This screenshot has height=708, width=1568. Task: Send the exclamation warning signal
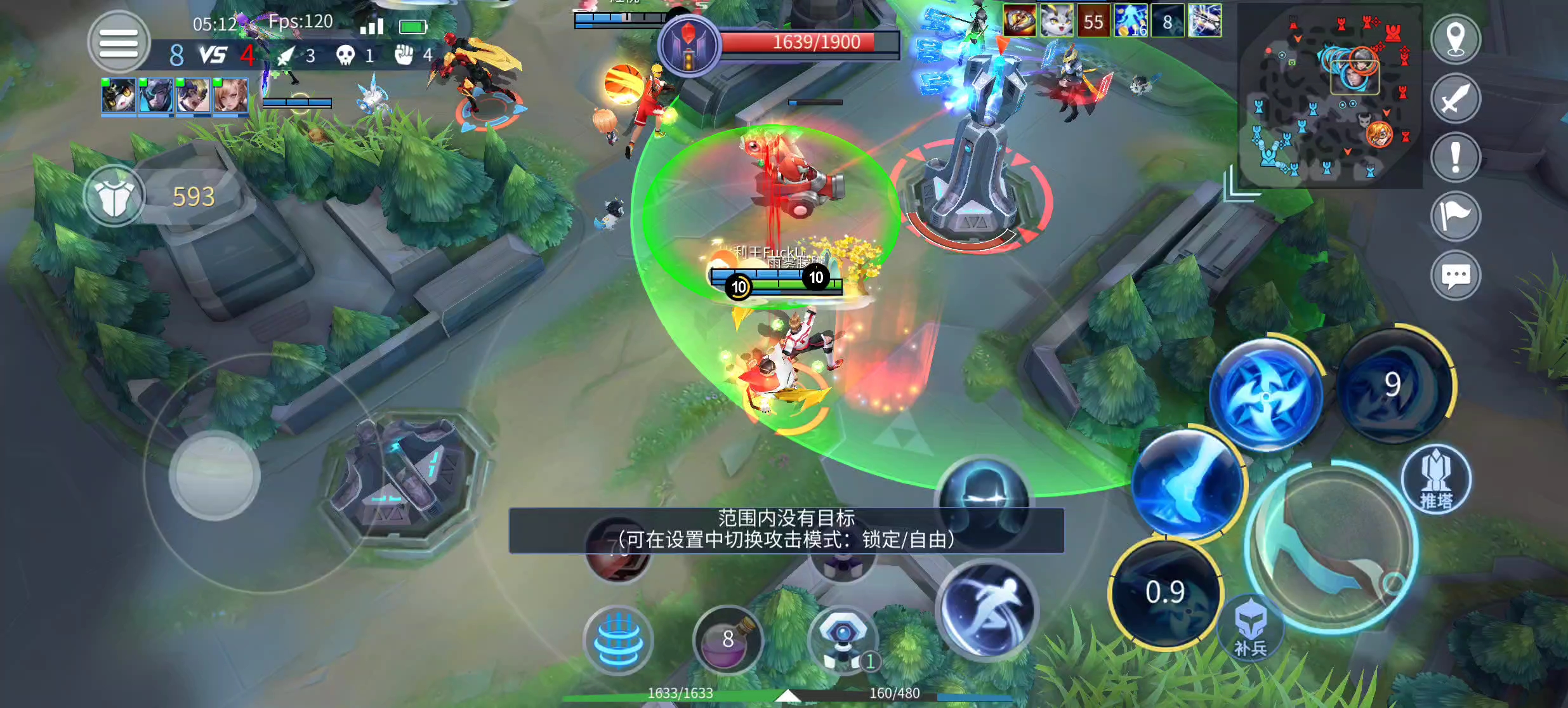(x=1456, y=157)
